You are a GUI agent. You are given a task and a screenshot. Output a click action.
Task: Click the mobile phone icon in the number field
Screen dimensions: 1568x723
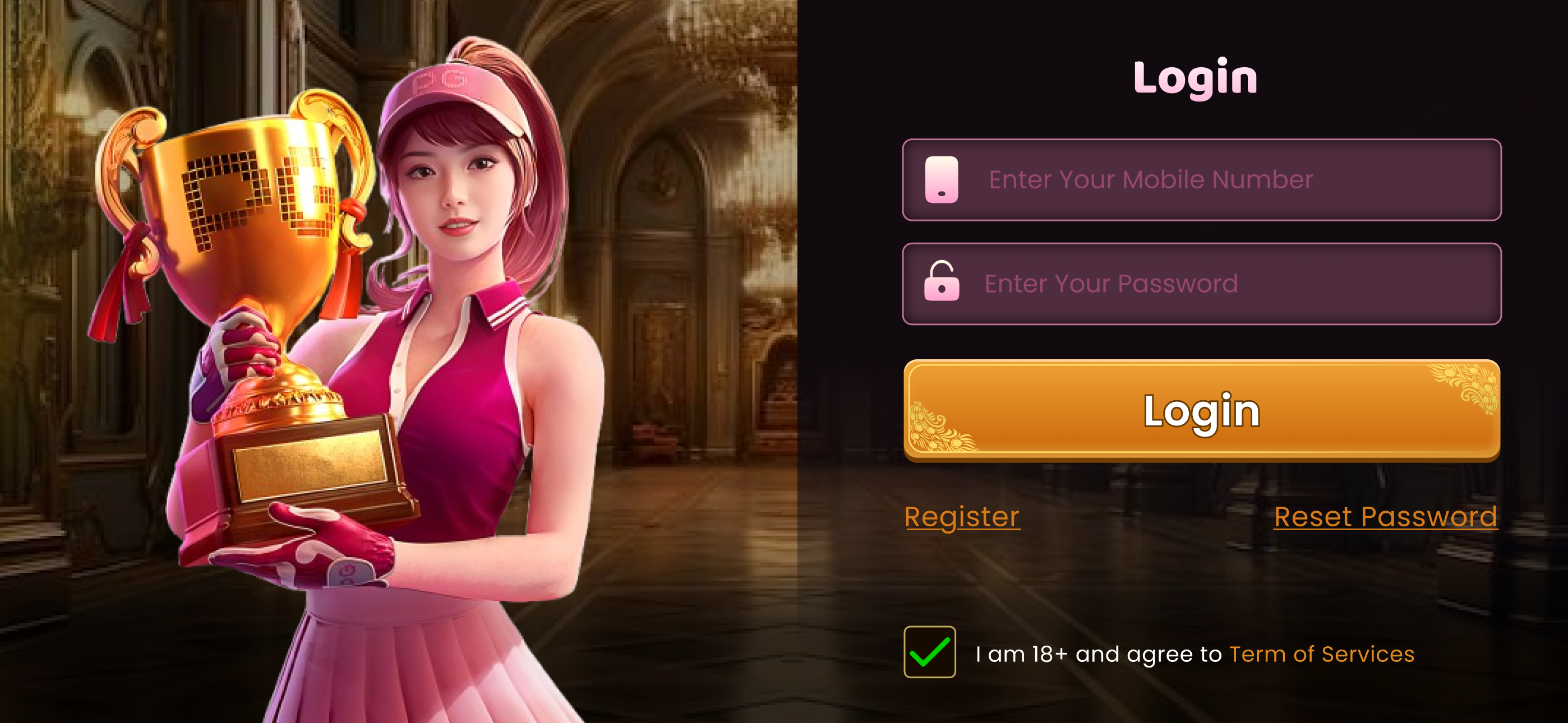pyautogui.click(x=940, y=179)
